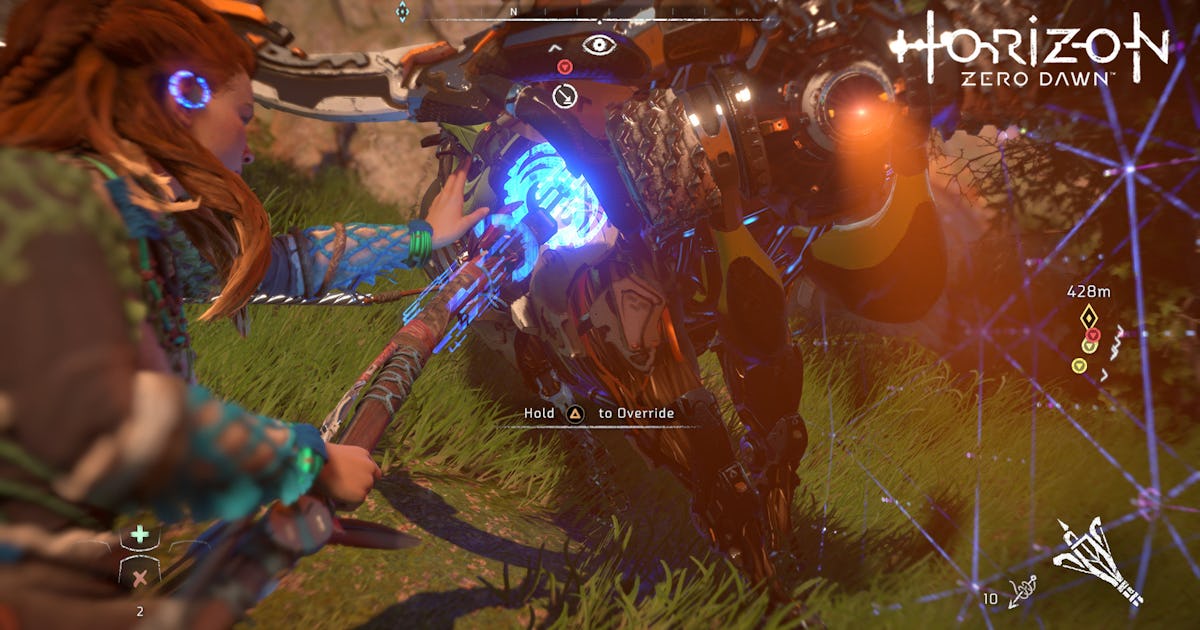Click the circled diagonal arrow icon

click(x=564, y=96)
